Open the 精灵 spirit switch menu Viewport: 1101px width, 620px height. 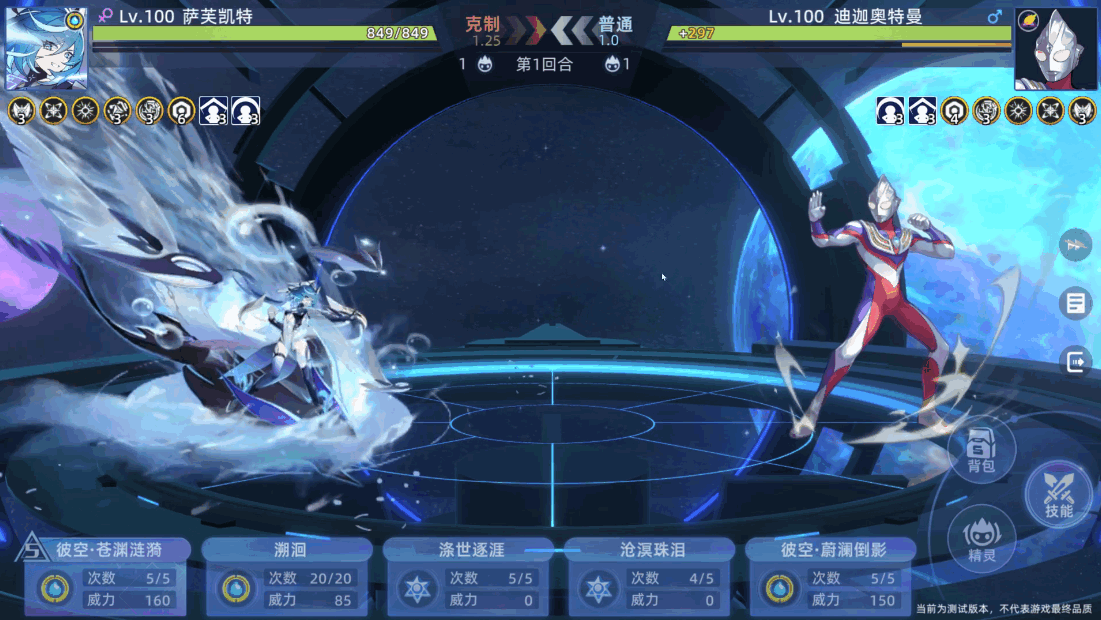point(981,538)
